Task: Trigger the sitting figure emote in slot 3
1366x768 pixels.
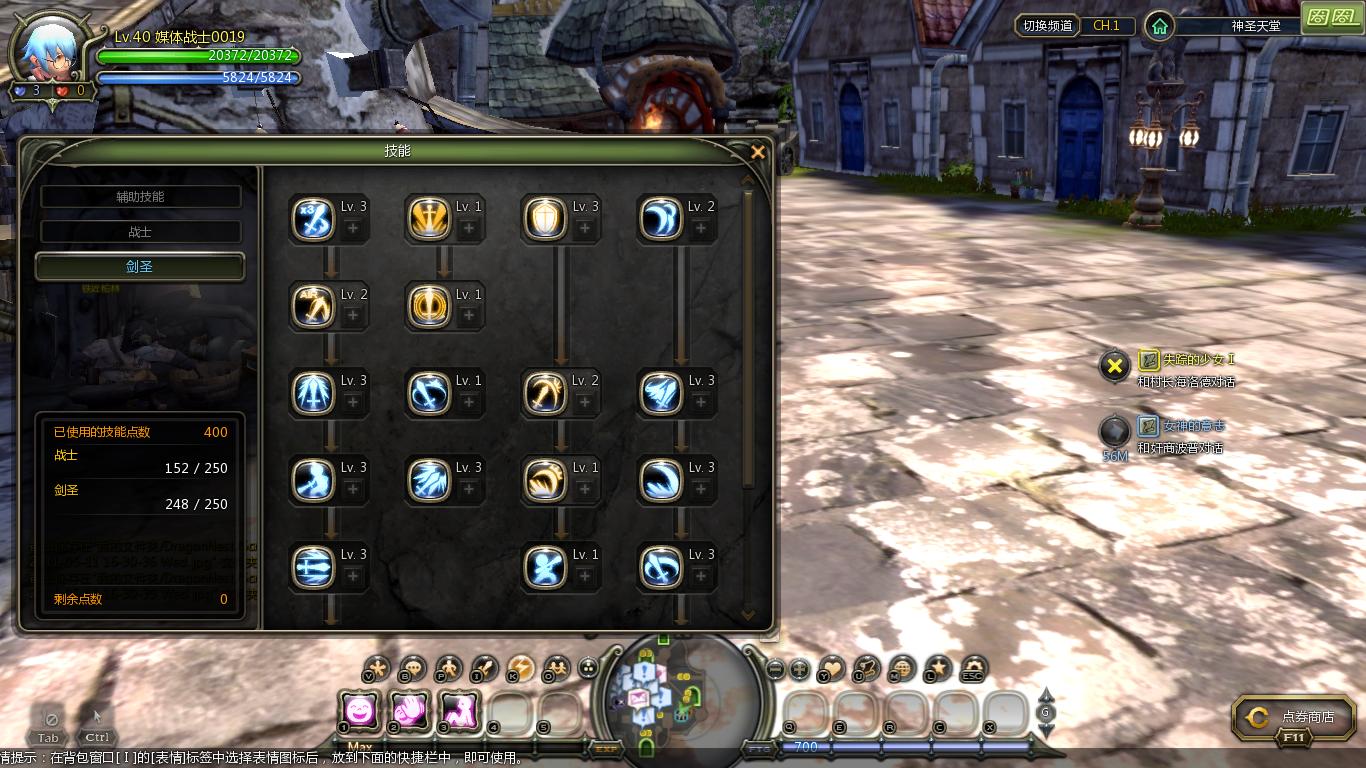Action: 459,711
